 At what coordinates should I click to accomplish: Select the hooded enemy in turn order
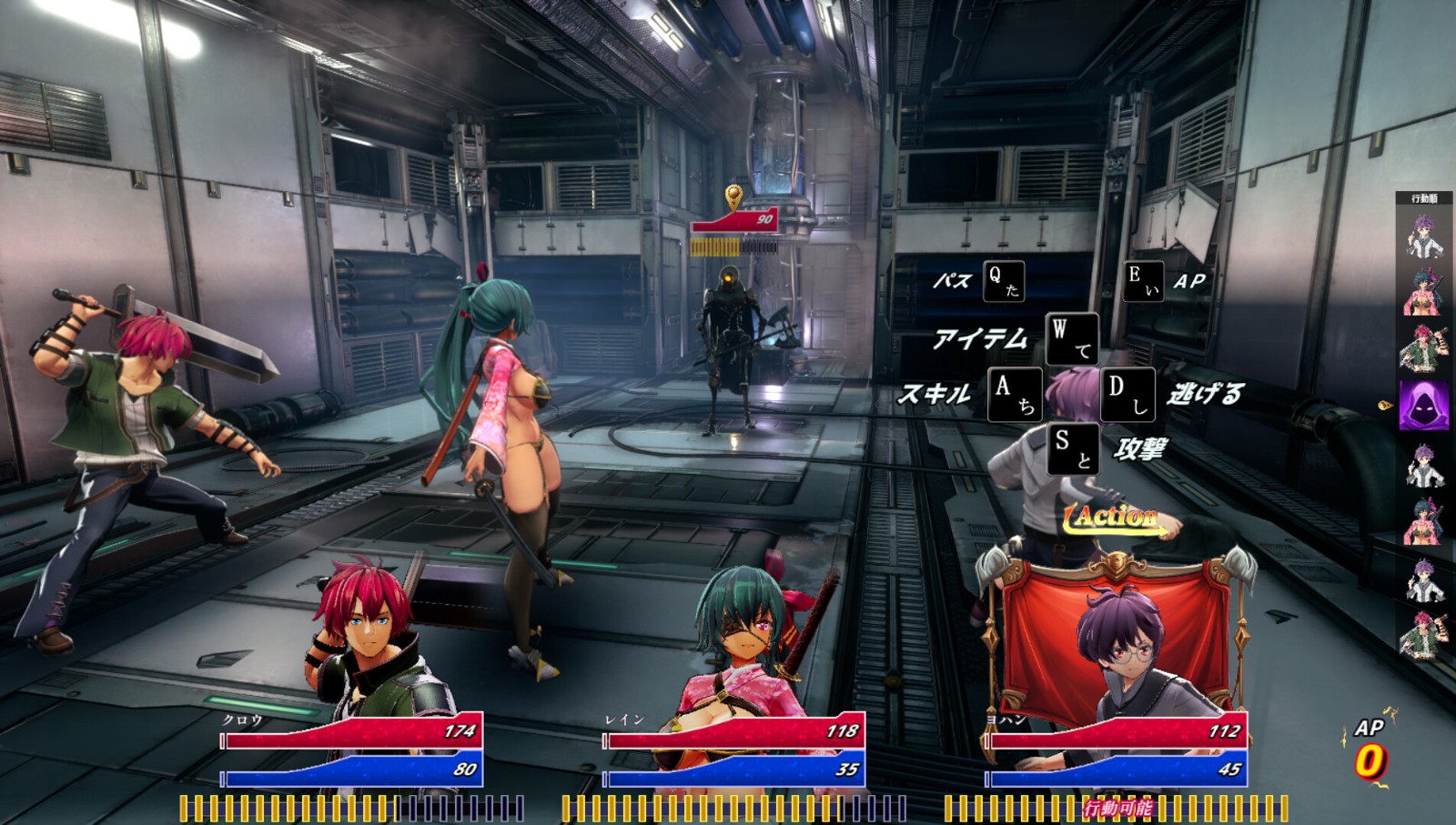(x=1423, y=405)
